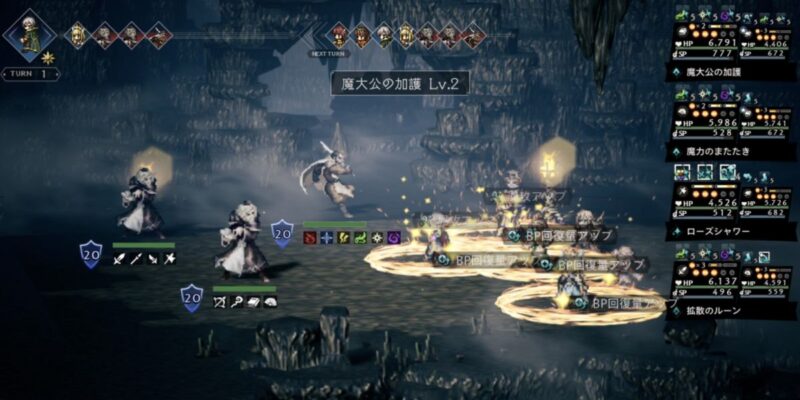Tap the purple dark weakness icon

tap(393, 238)
